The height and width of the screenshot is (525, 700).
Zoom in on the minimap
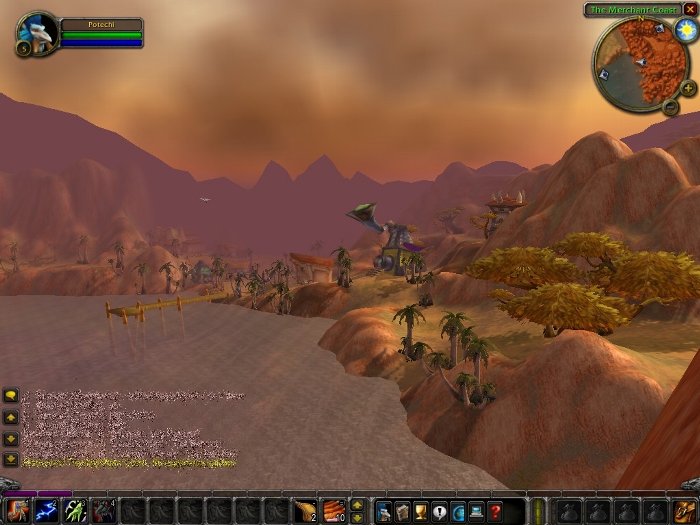pos(689,88)
